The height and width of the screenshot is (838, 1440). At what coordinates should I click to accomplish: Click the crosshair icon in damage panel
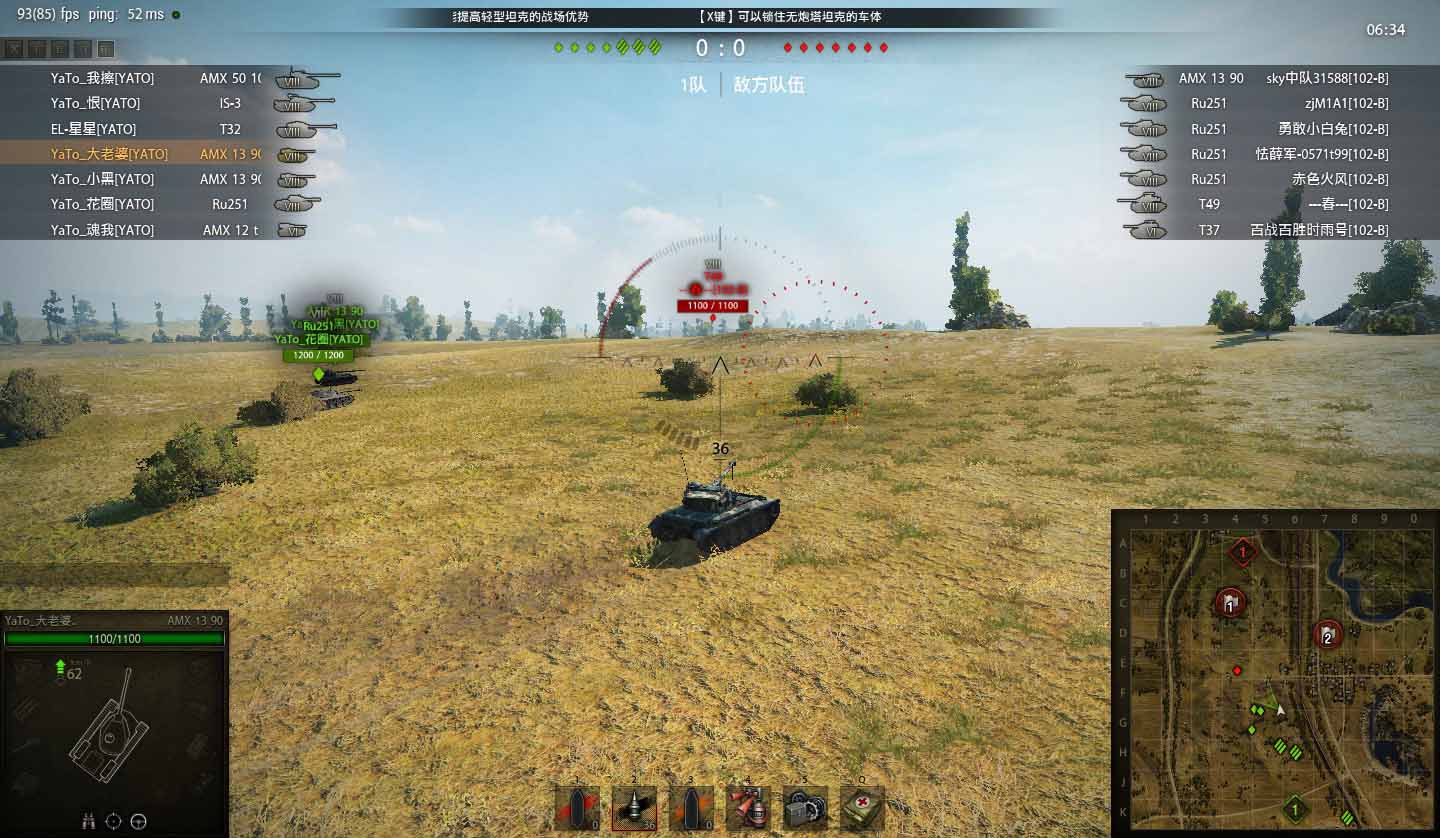[x=113, y=821]
